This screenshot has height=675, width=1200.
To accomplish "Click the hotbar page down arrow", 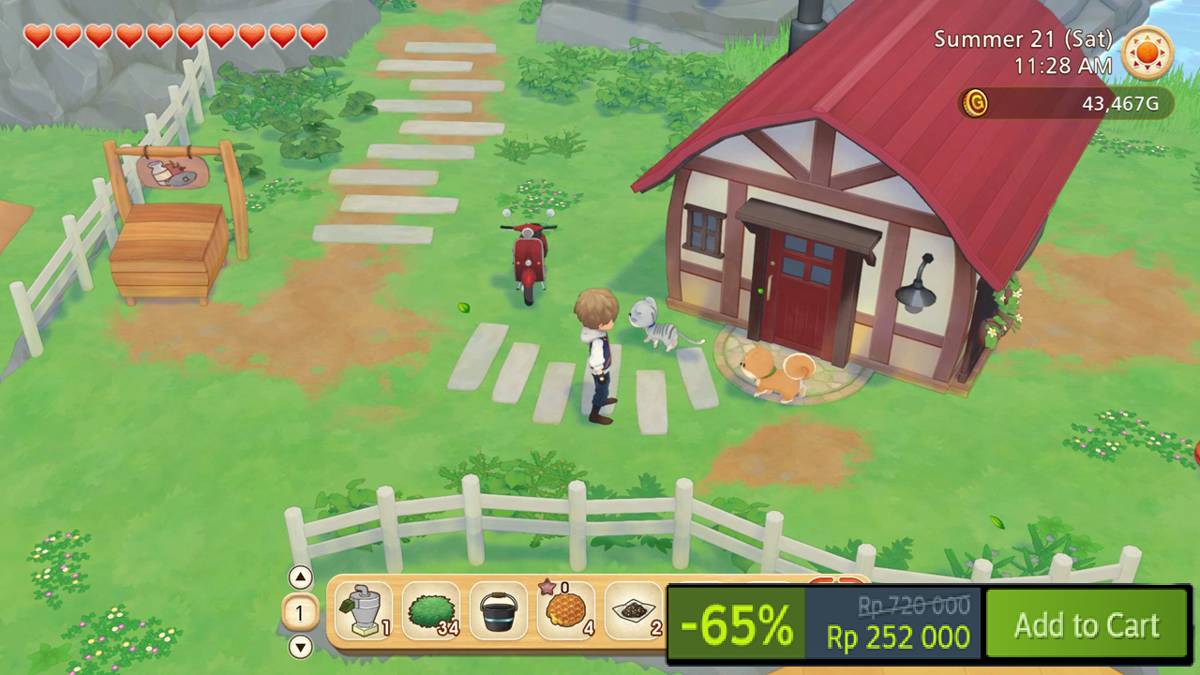I will click(300, 646).
